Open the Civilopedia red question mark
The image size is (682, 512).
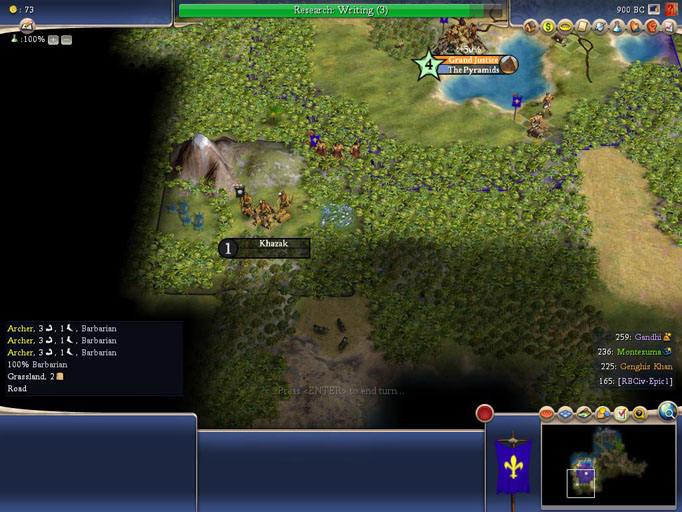click(671, 9)
